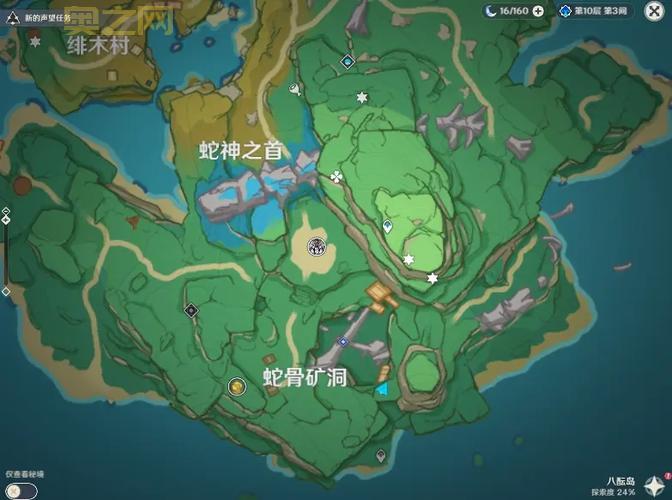The image size is (672, 500).
Task: Add Original Resin with the plus button
Action: 539,11
